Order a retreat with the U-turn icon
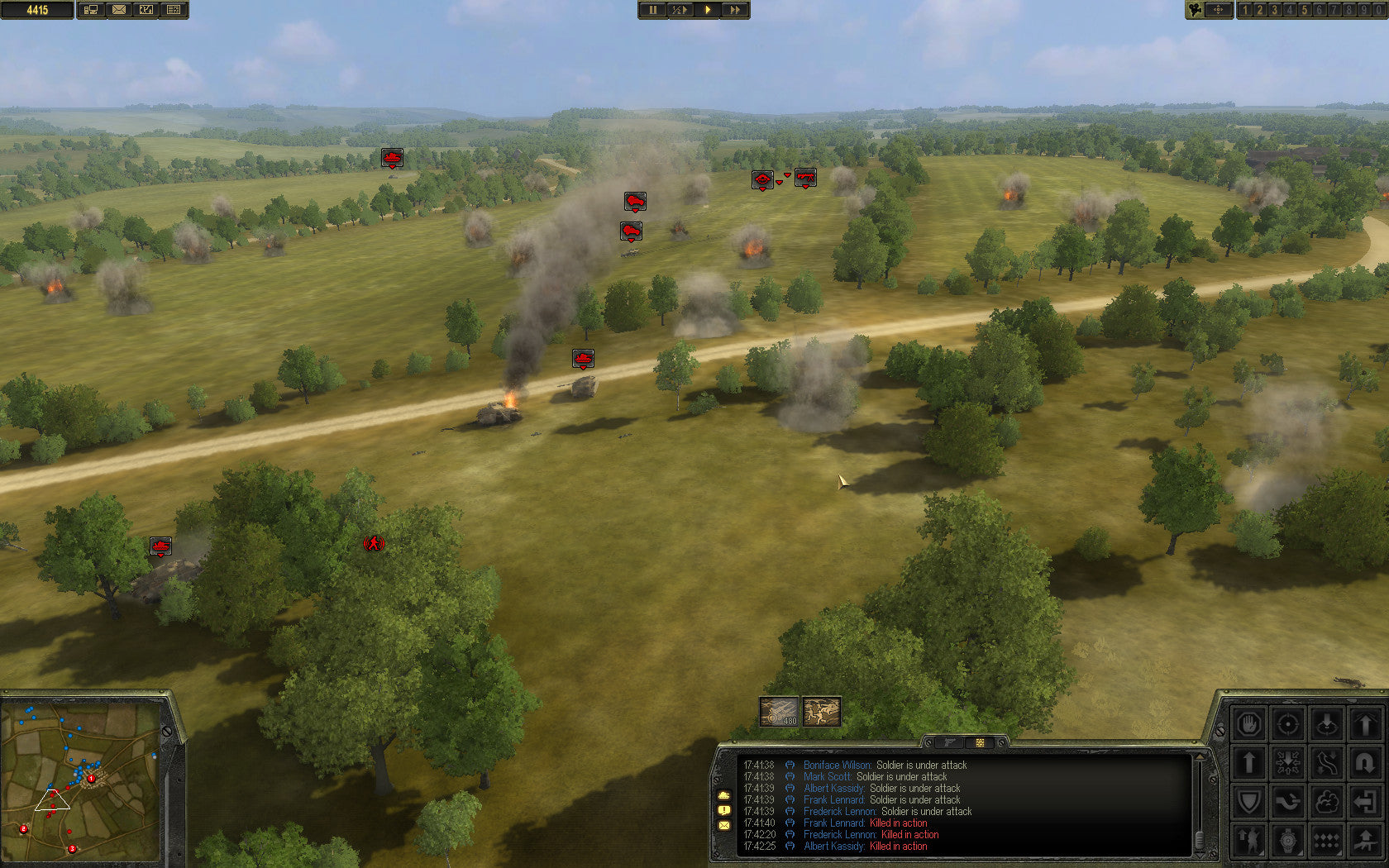Viewport: 1389px width, 868px height. [x=1366, y=762]
